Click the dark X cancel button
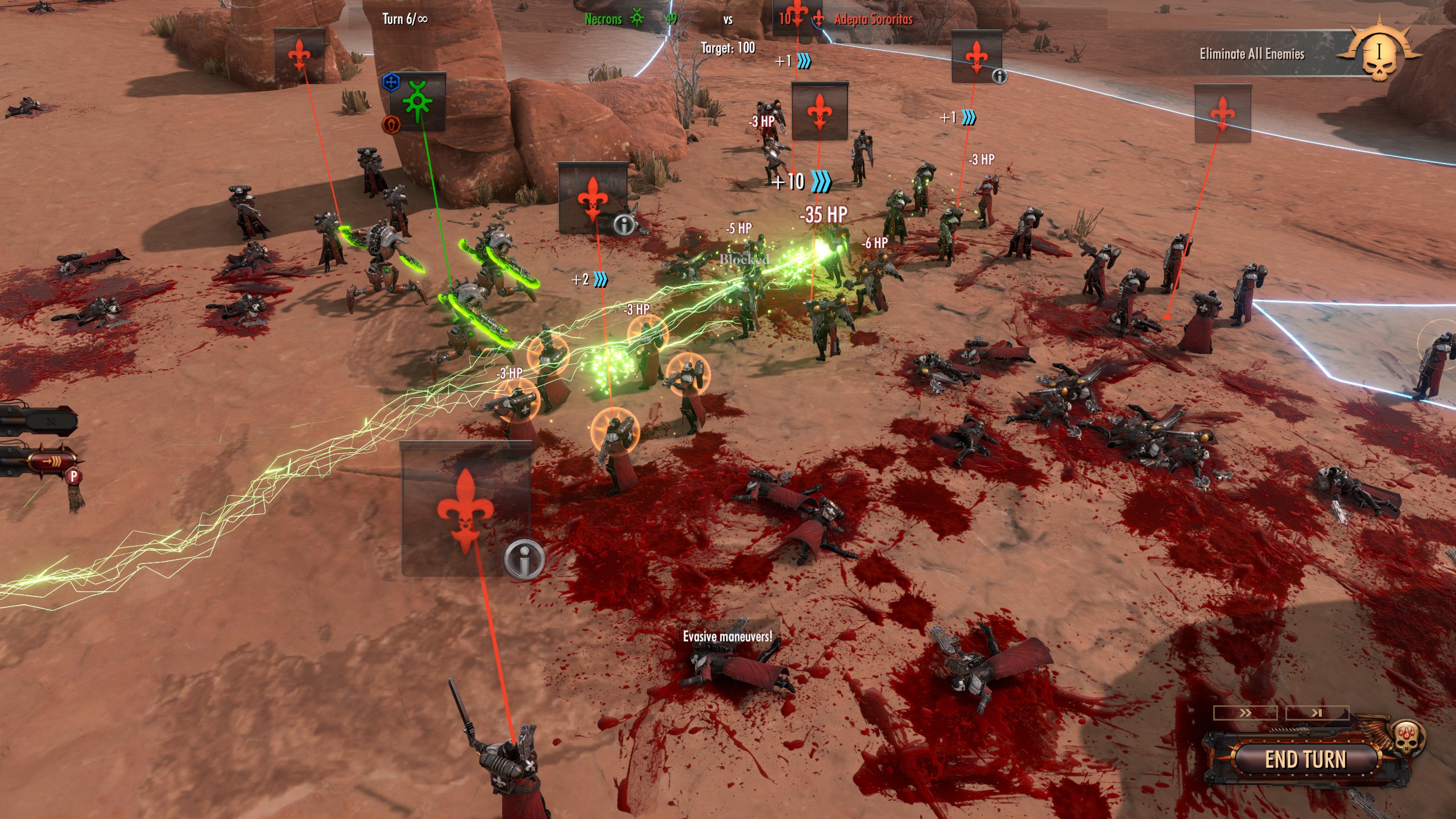This screenshot has width=1456, height=819. point(51,422)
